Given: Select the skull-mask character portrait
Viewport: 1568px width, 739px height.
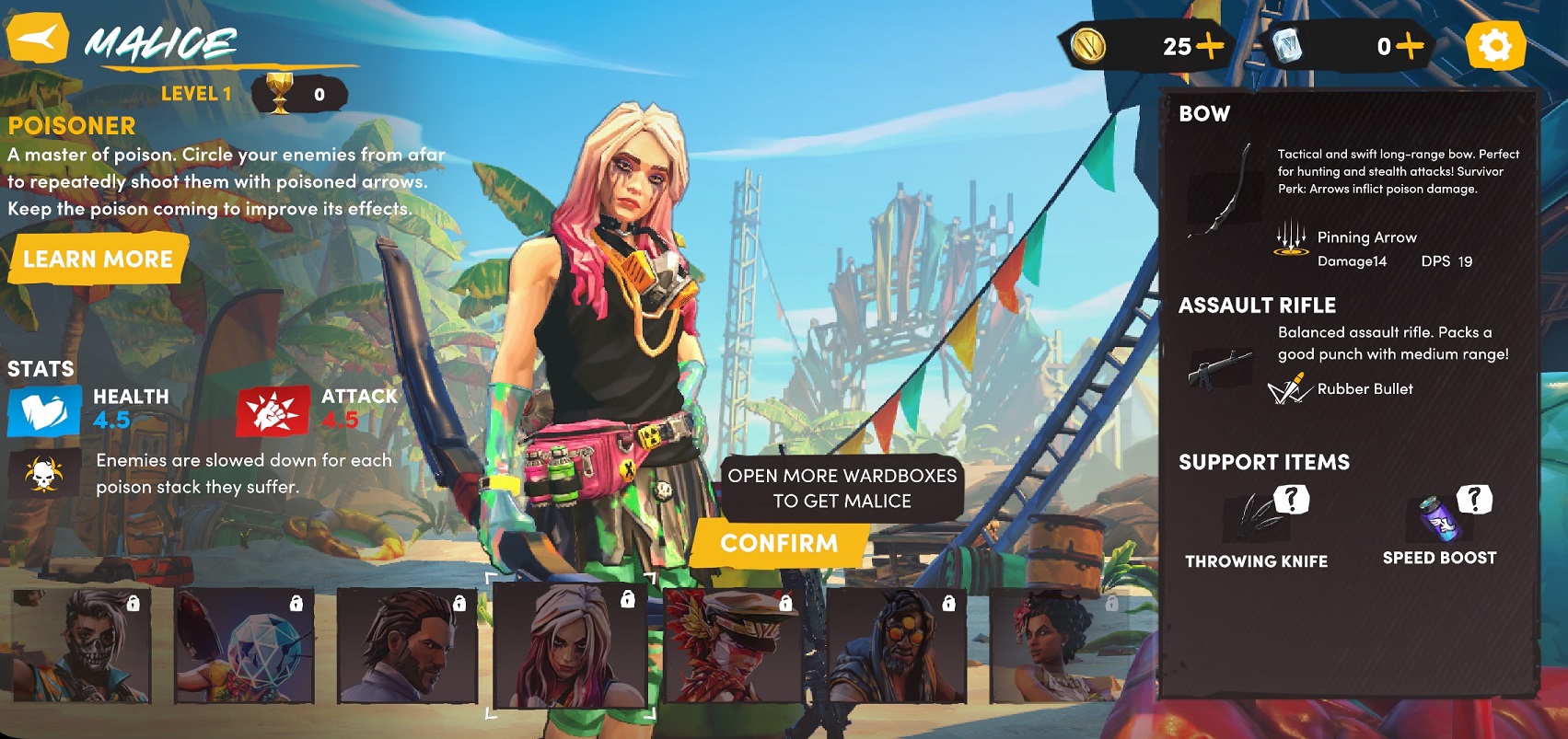Looking at the screenshot, I should [x=81, y=644].
